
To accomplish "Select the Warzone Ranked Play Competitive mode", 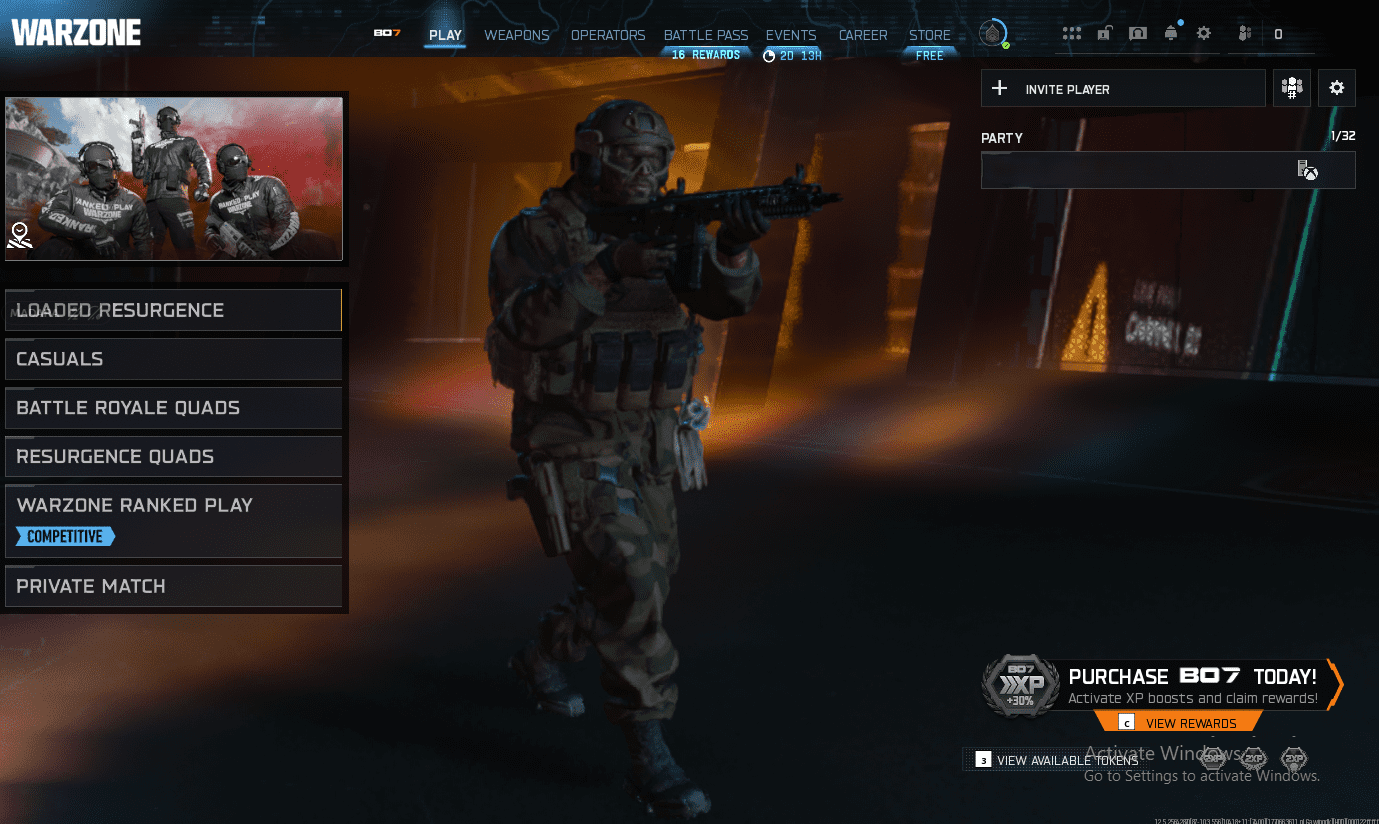I will coord(173,519).
